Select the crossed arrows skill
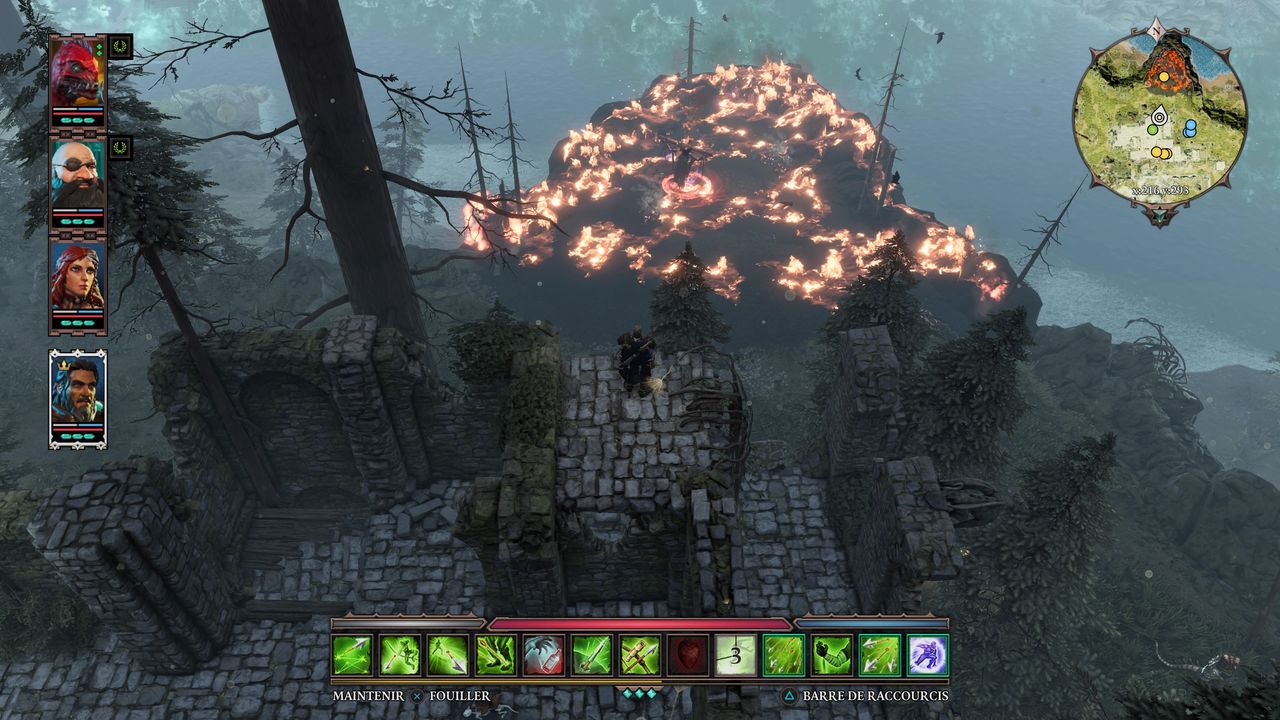This screenshot has width=1280, height=720. click(x=640, y=655)
